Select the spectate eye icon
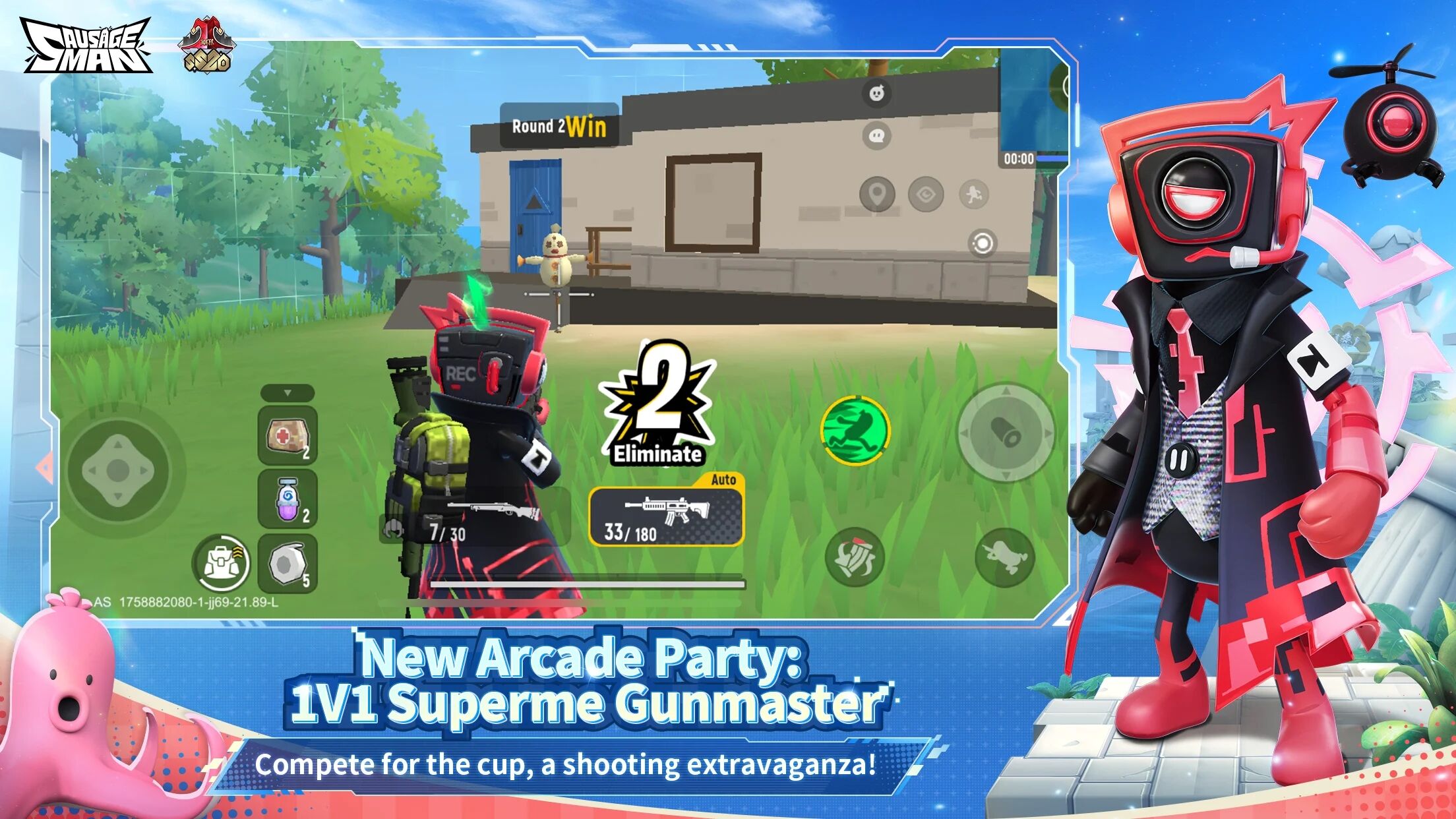This screenshot has height=819, width=1456. click(x=925, y=194)
